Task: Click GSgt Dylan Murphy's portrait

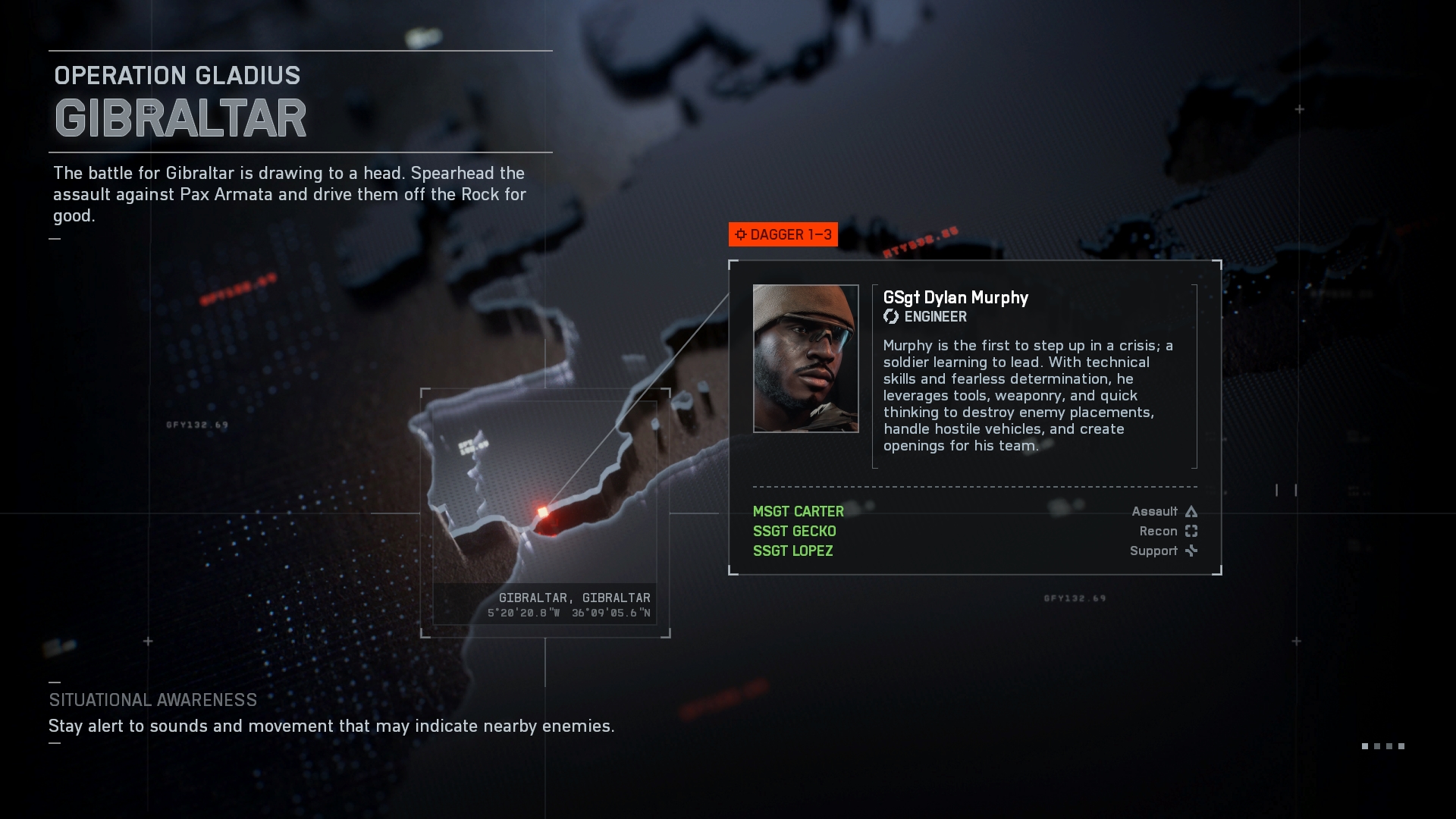Action: (805, 359)
